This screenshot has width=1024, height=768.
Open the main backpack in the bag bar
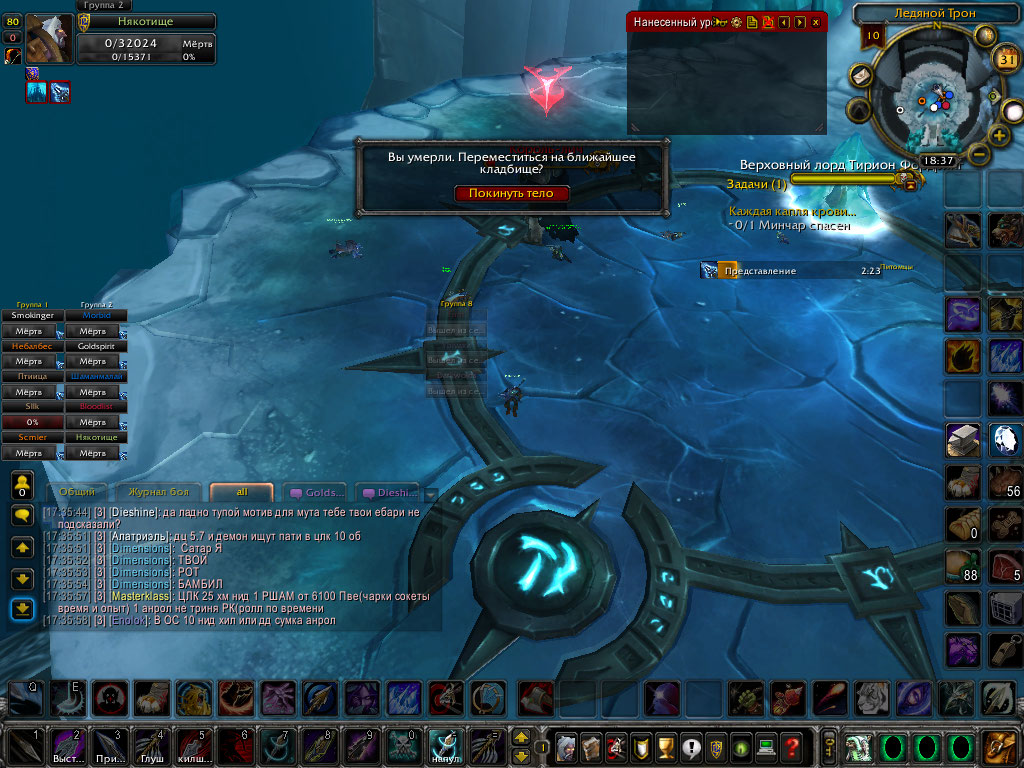point(999,746)
